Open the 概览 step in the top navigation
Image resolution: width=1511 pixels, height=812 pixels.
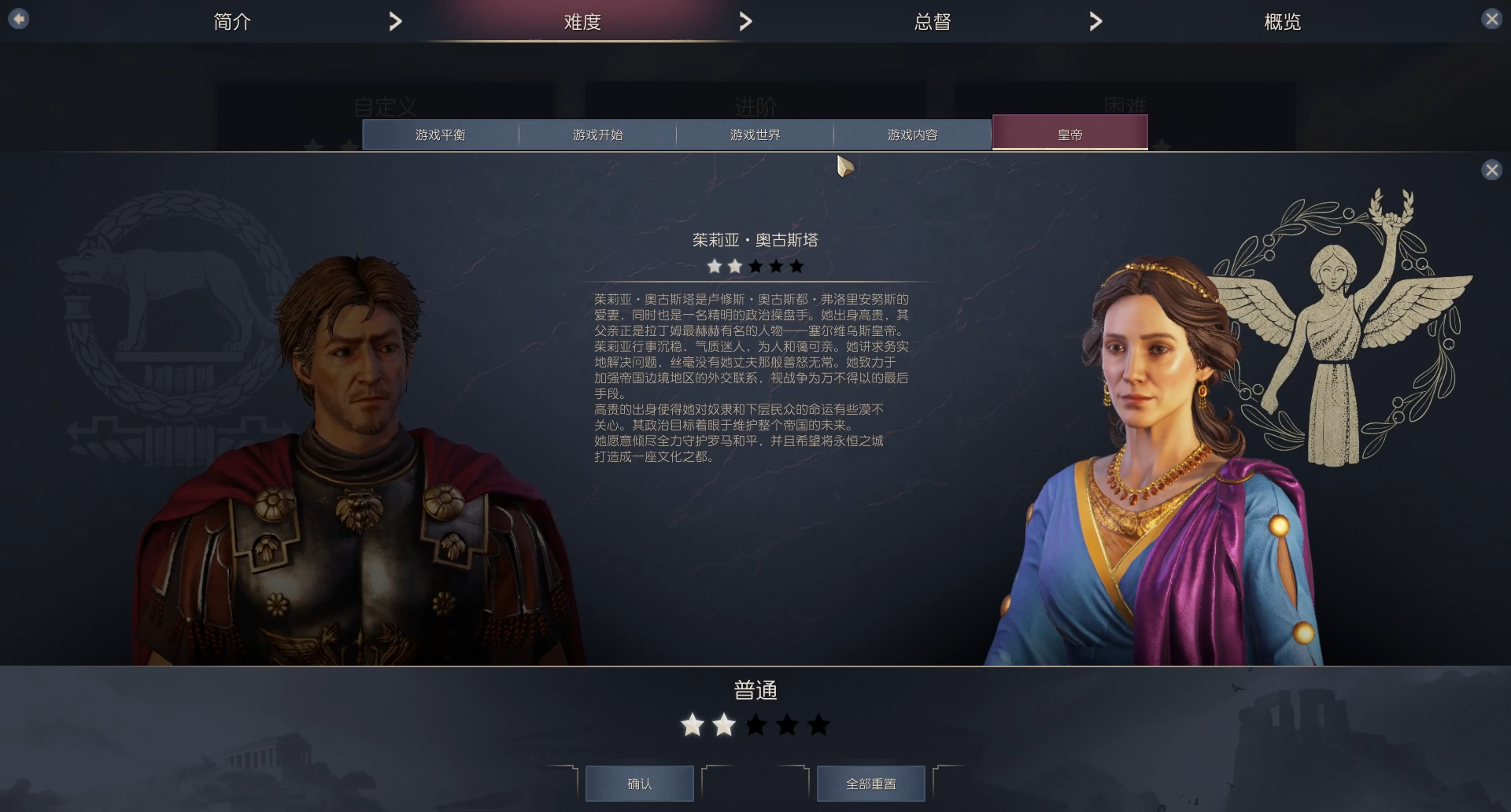coord(1281,21)
